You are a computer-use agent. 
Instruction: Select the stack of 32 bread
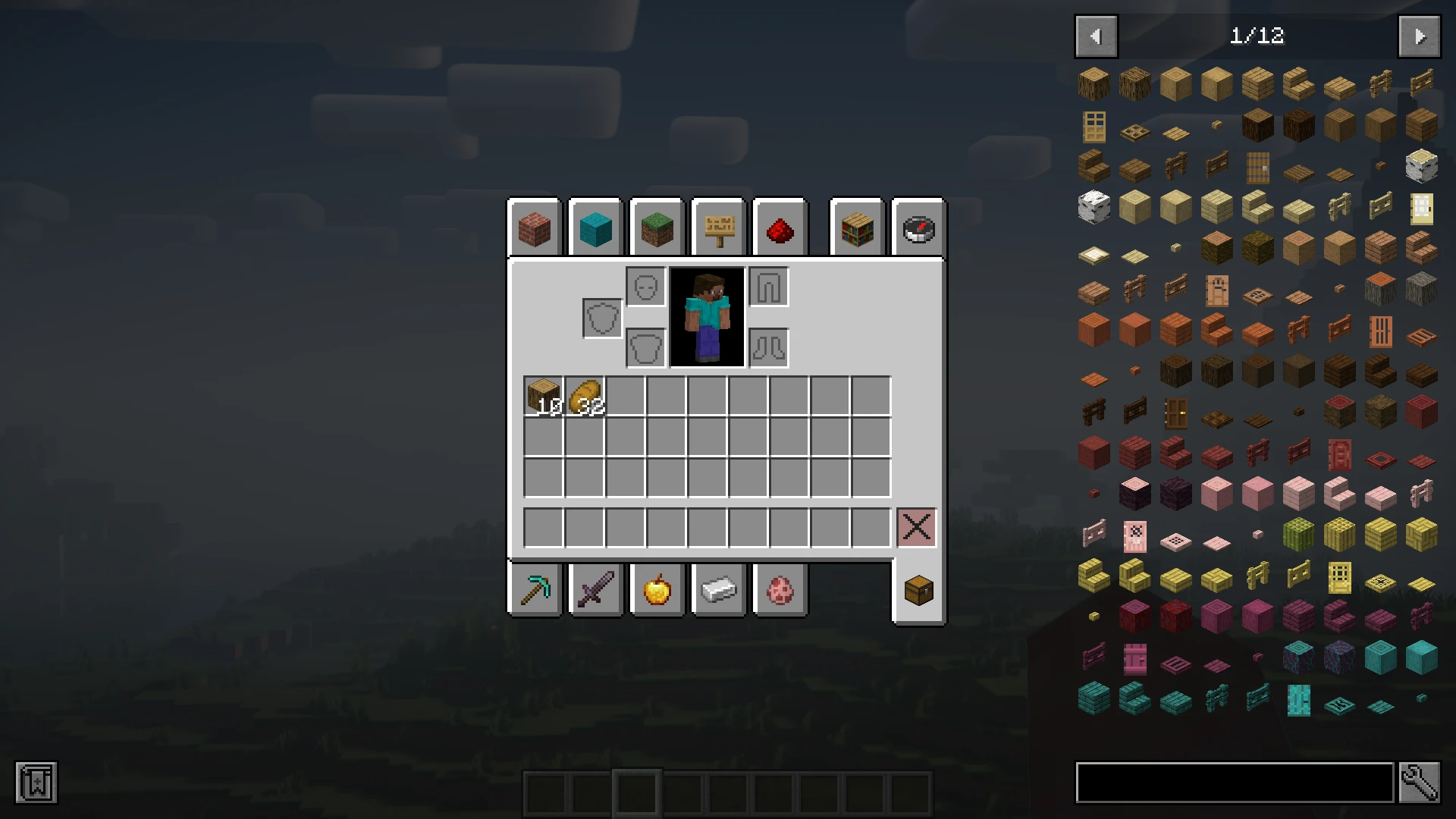click(585, 396)
